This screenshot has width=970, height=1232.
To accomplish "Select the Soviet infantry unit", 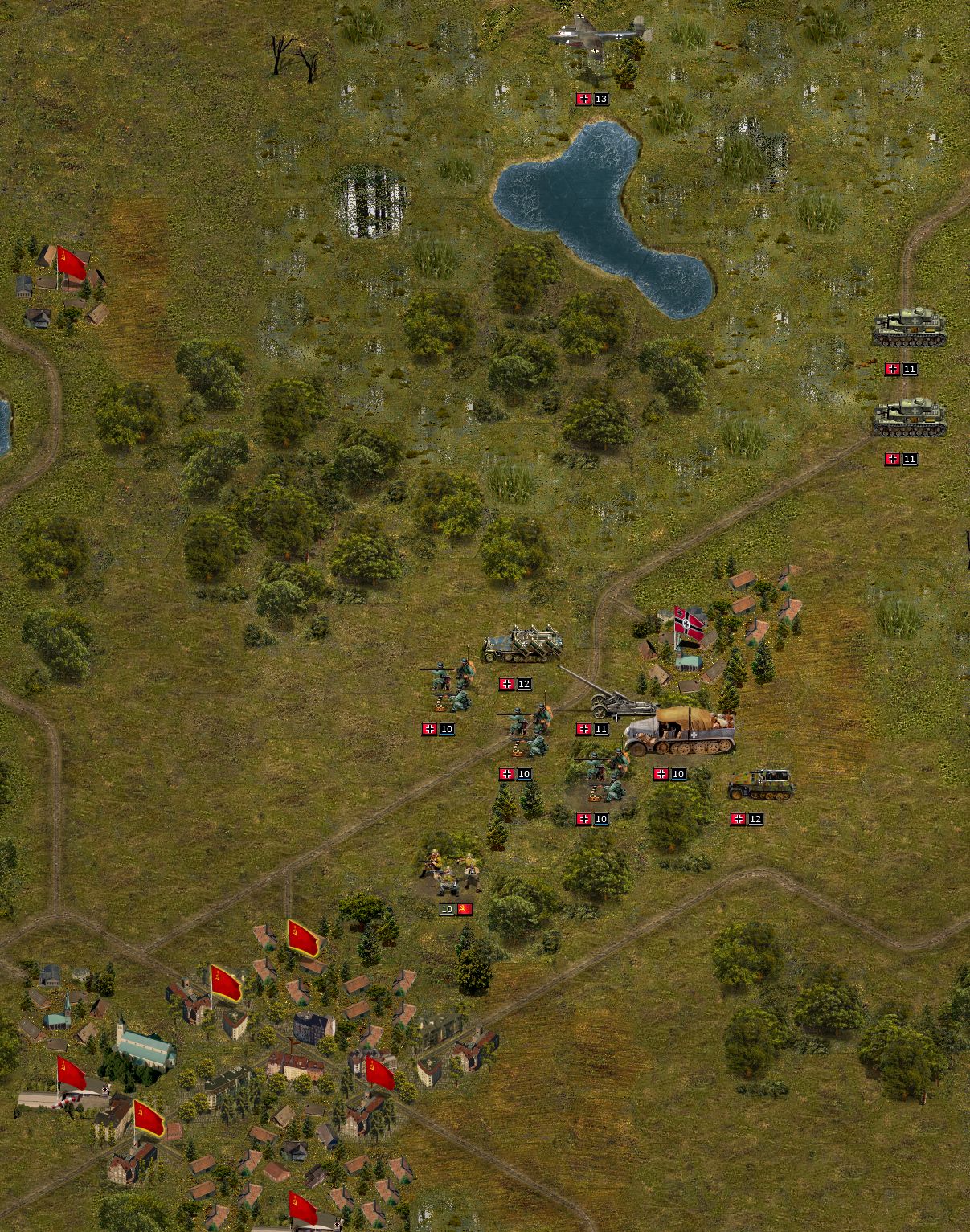I will pyautogui.click(x=450, y=872).
